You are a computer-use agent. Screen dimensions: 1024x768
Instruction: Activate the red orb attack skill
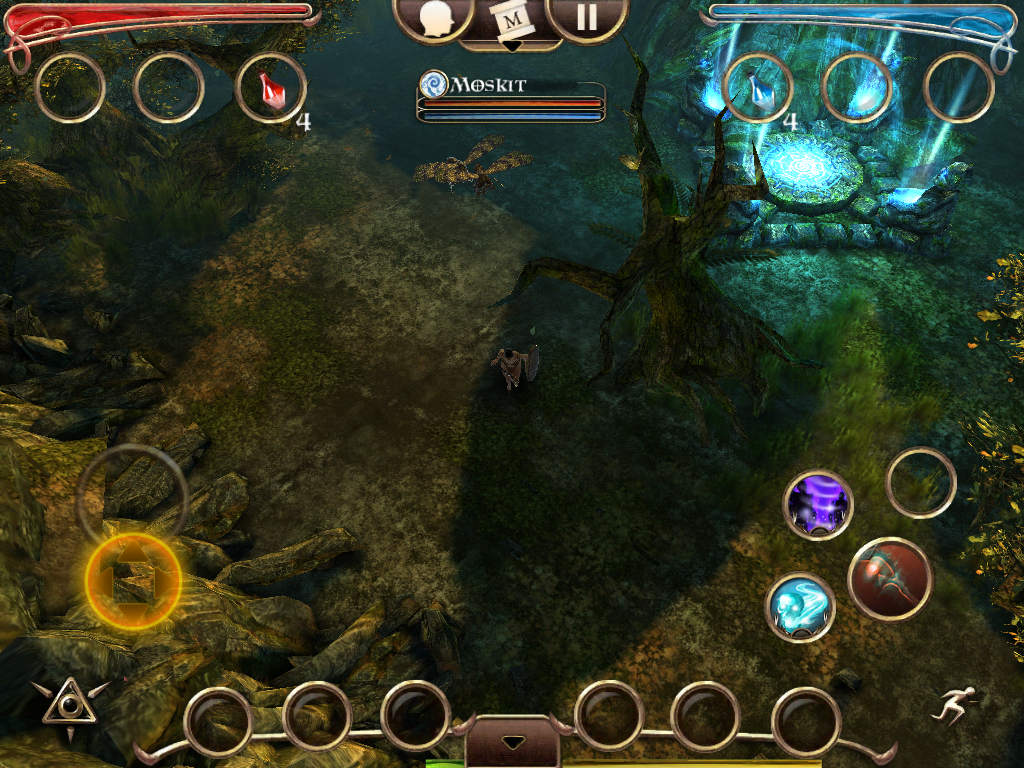pyautogui.click(x=890, y=578)
